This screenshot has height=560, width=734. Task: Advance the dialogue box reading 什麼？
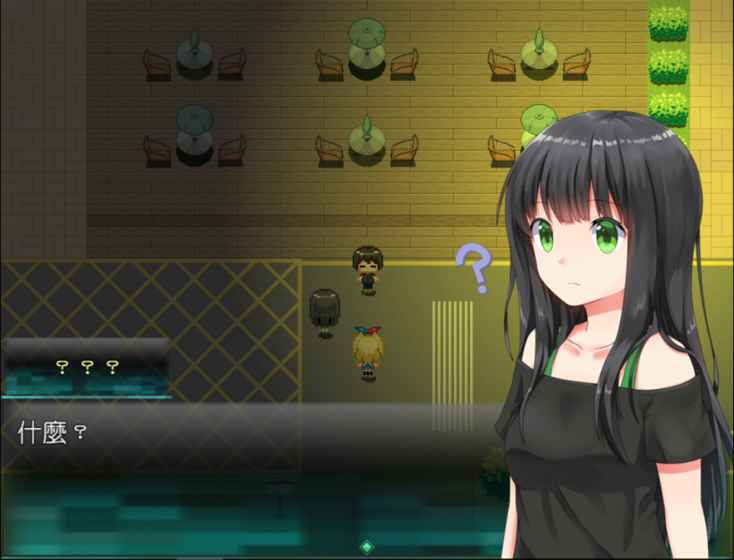click(250, 470)
